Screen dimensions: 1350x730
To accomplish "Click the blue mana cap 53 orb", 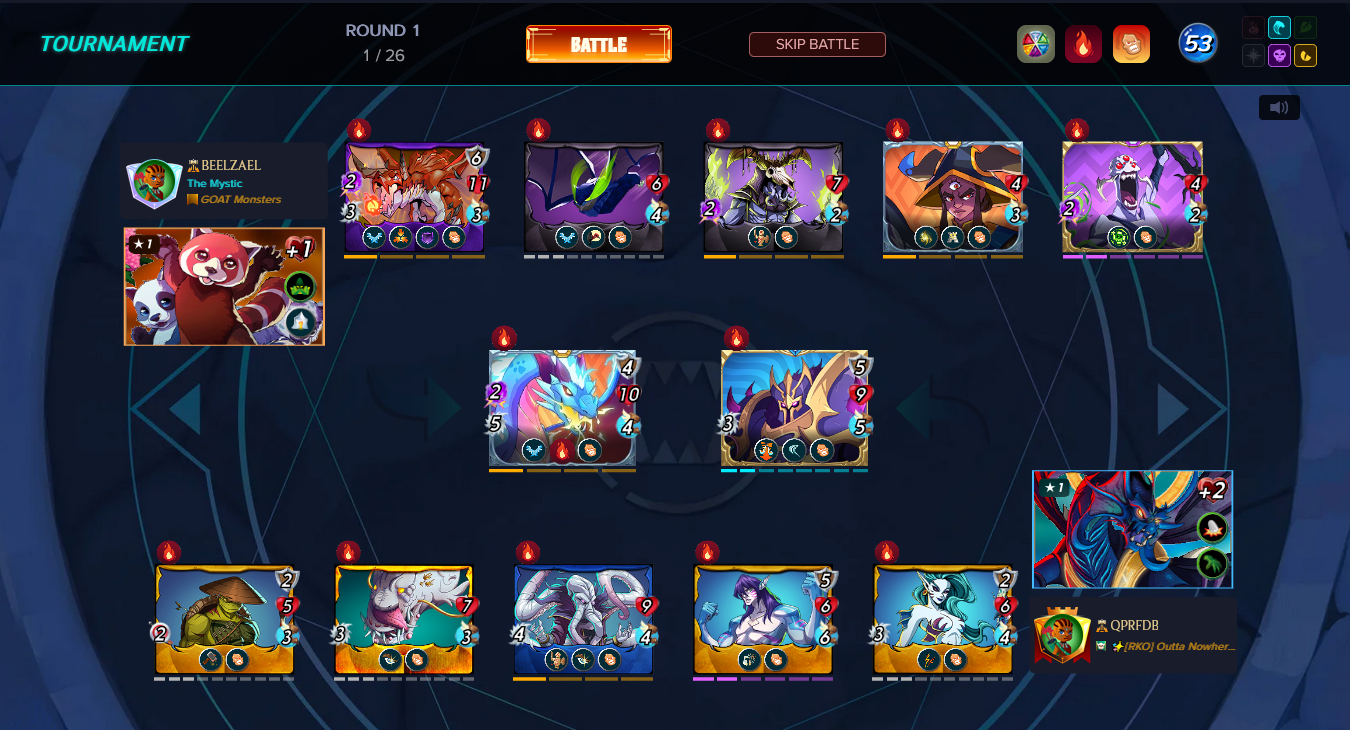I will 1197,44.
